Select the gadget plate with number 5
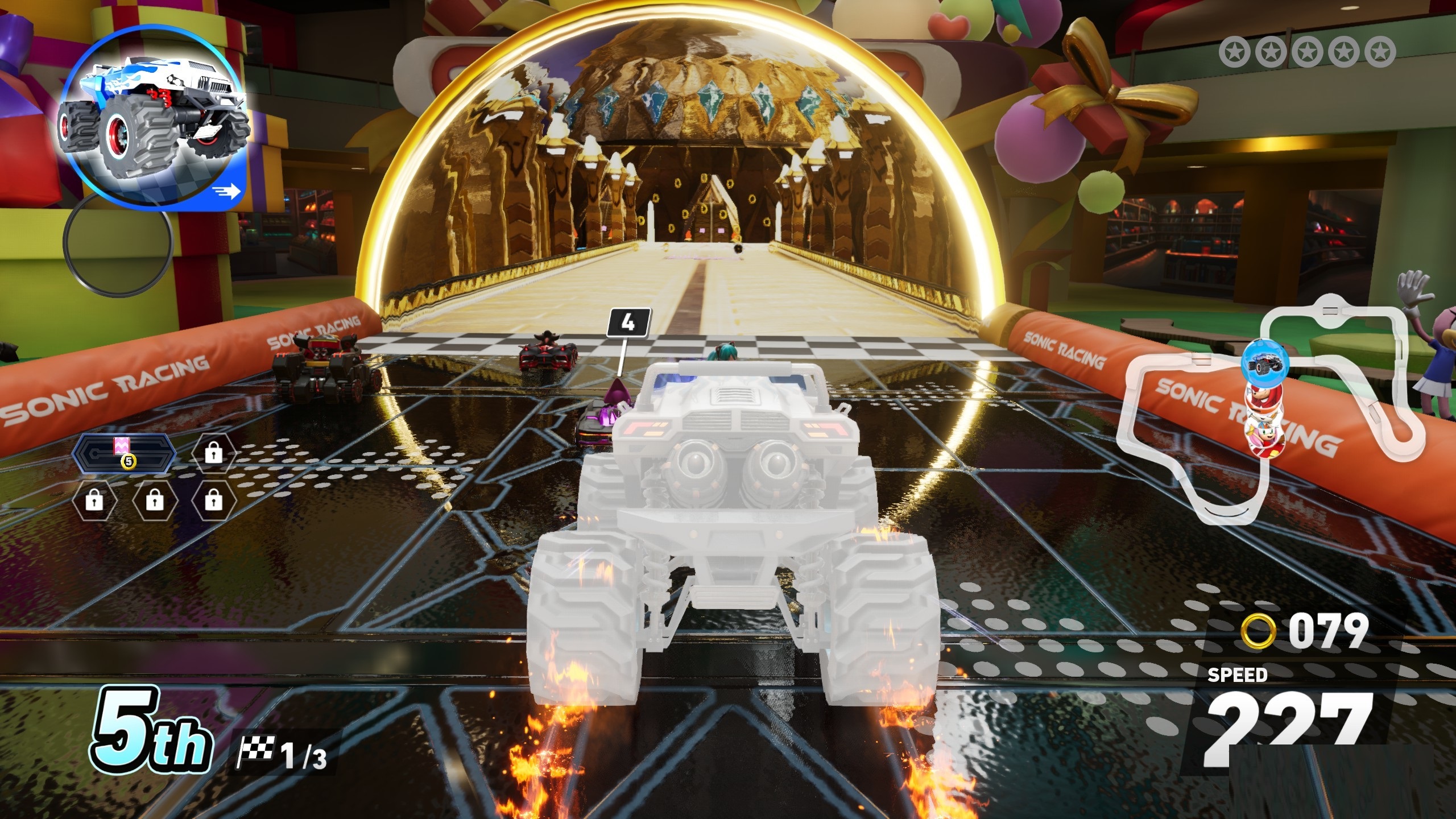This screenshot has width=1456, height=819. (126, 453)
